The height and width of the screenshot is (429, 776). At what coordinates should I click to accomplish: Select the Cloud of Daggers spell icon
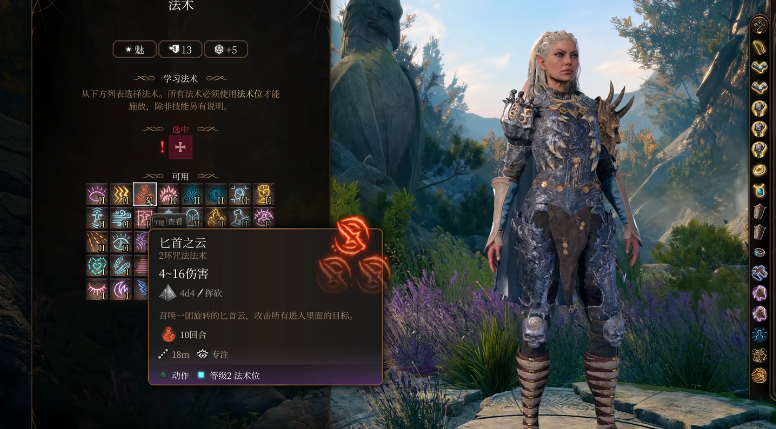pos(144,194)
